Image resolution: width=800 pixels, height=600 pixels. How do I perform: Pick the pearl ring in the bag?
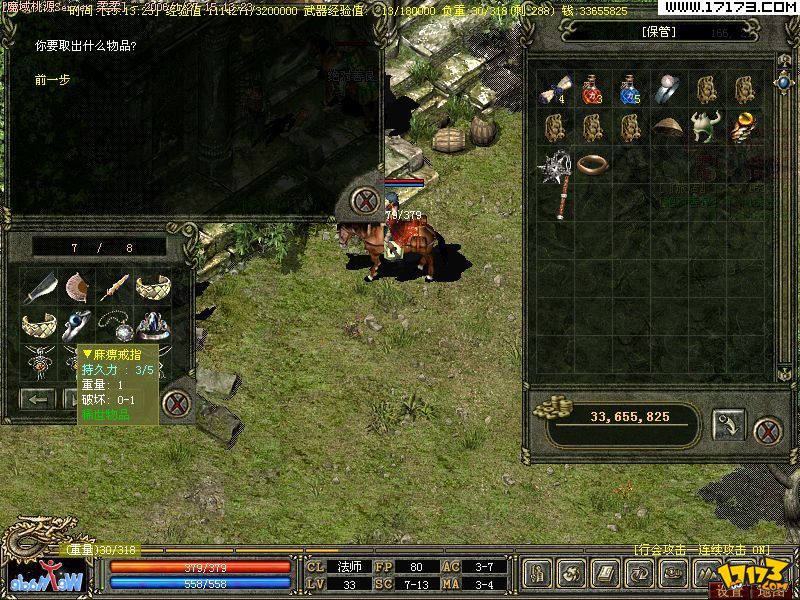[x=667, y=90]
